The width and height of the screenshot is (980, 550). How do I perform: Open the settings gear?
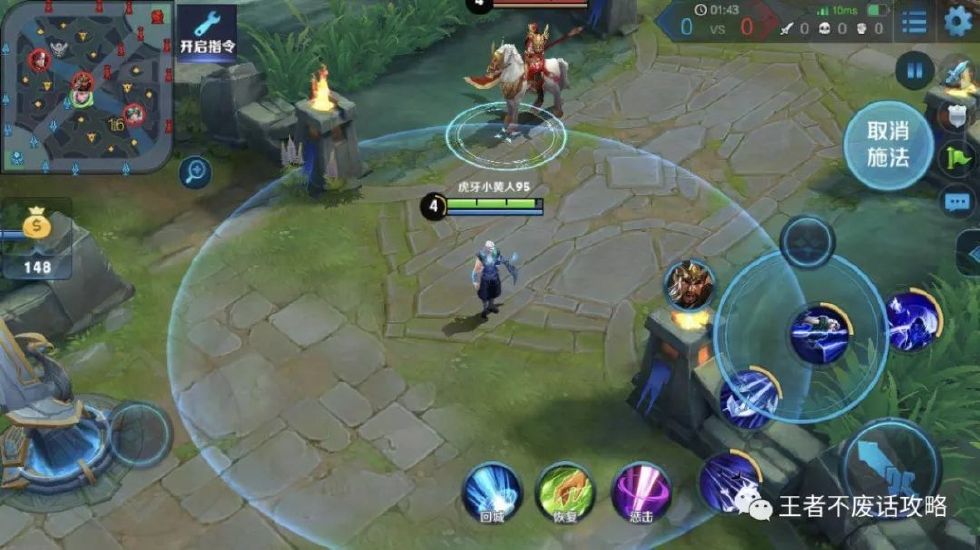[958, 22]
